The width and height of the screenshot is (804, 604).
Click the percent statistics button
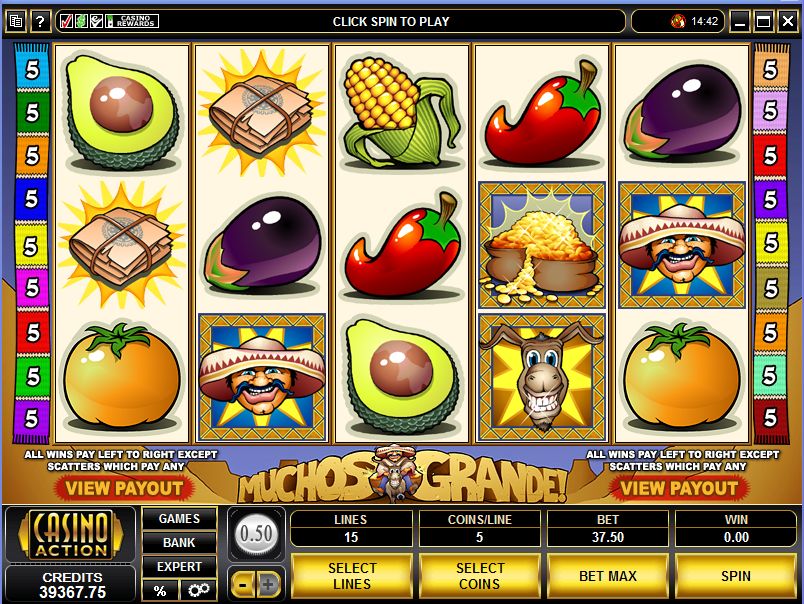[160, 590]
